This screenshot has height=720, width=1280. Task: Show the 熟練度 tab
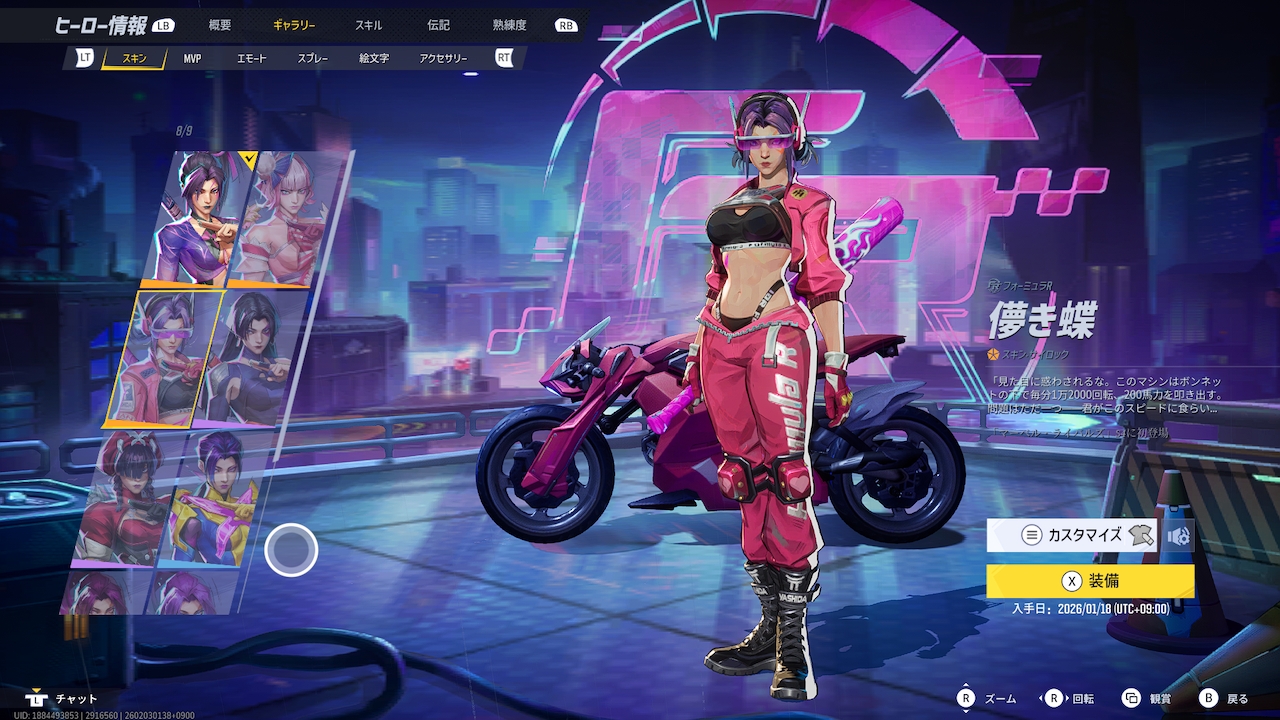(509, 25)
